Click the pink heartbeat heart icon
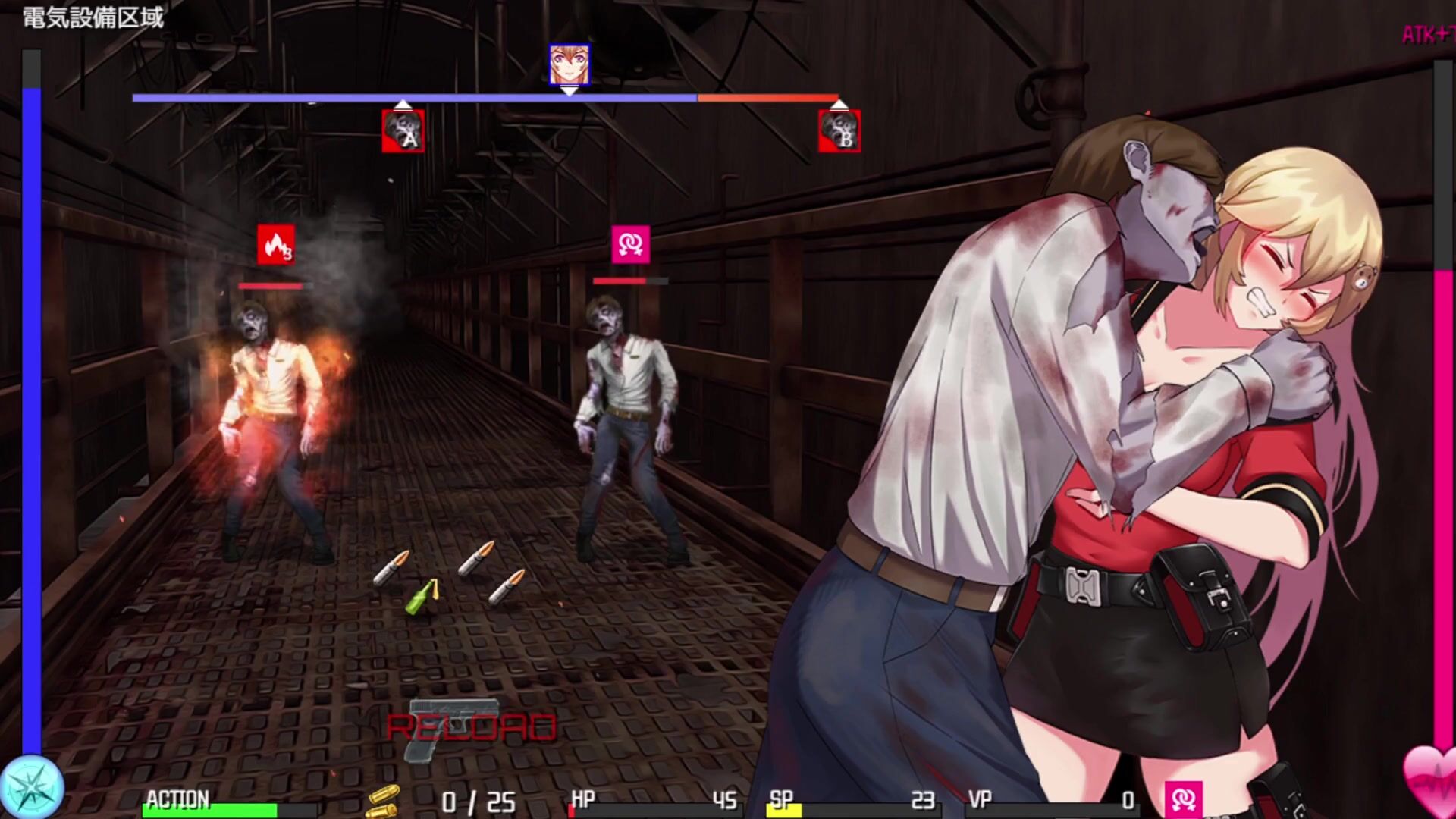Viewport: 1456px width, 819px height. 1428,775
